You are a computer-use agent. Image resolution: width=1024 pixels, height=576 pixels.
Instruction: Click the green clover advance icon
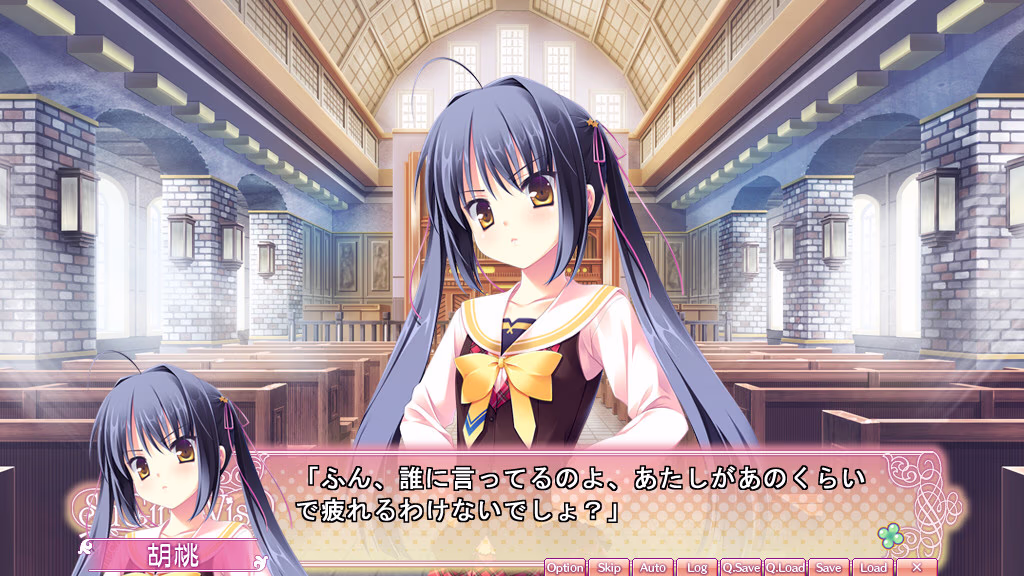pyautogui.click(x=889, y=536)
